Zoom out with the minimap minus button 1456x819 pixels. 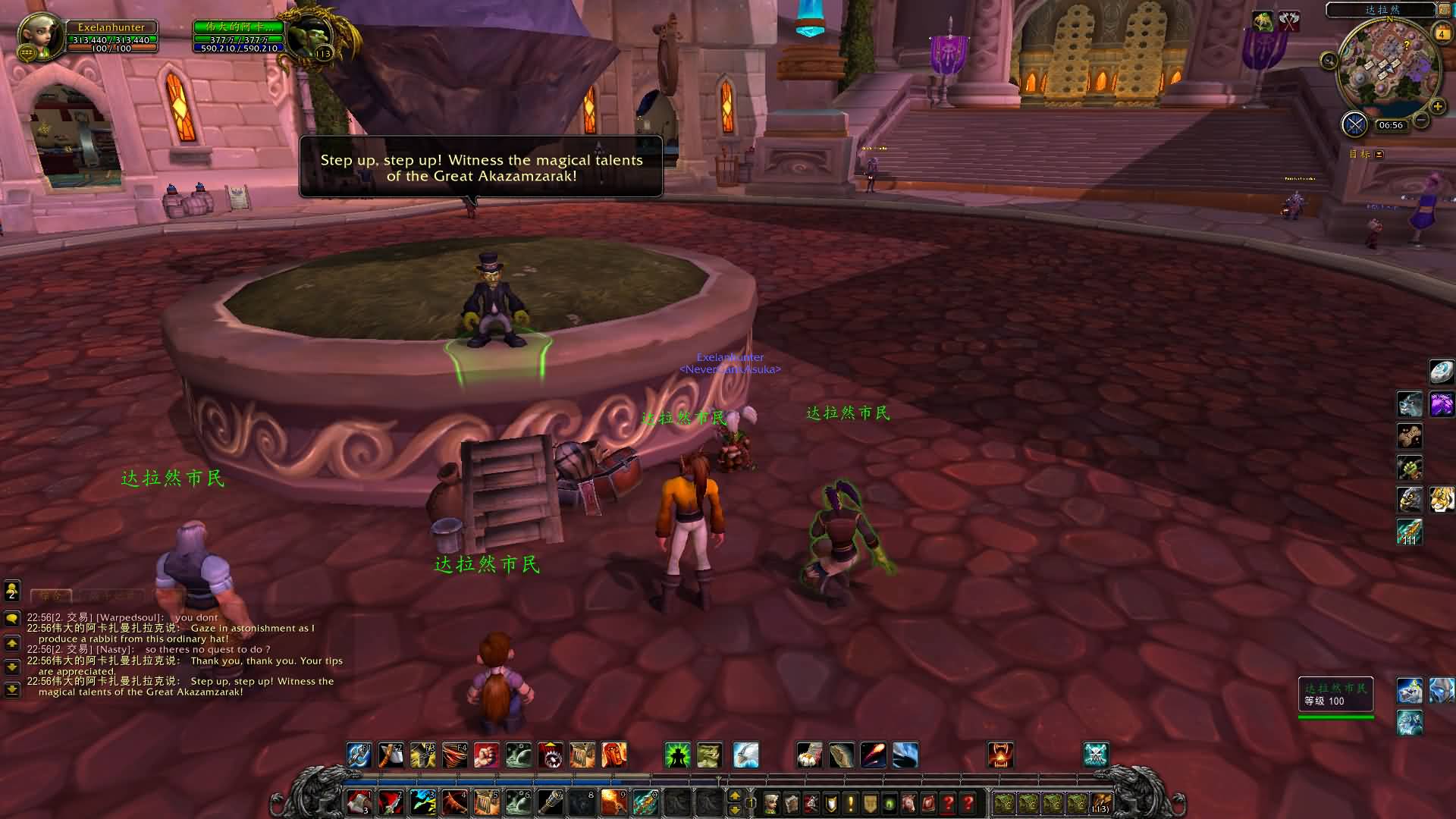1422,120
